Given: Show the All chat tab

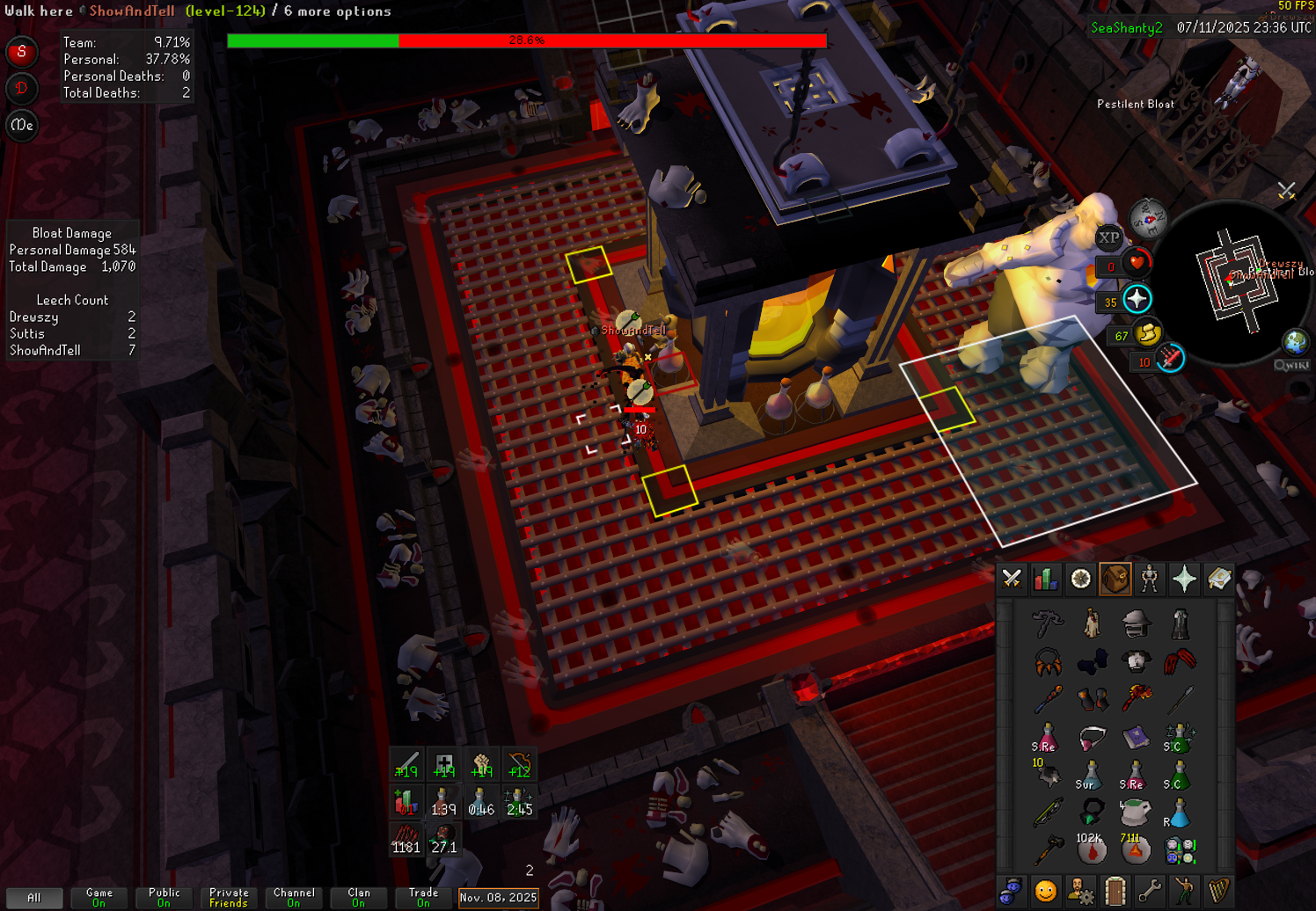Looking at the screenshot, I should coord(33,897).
